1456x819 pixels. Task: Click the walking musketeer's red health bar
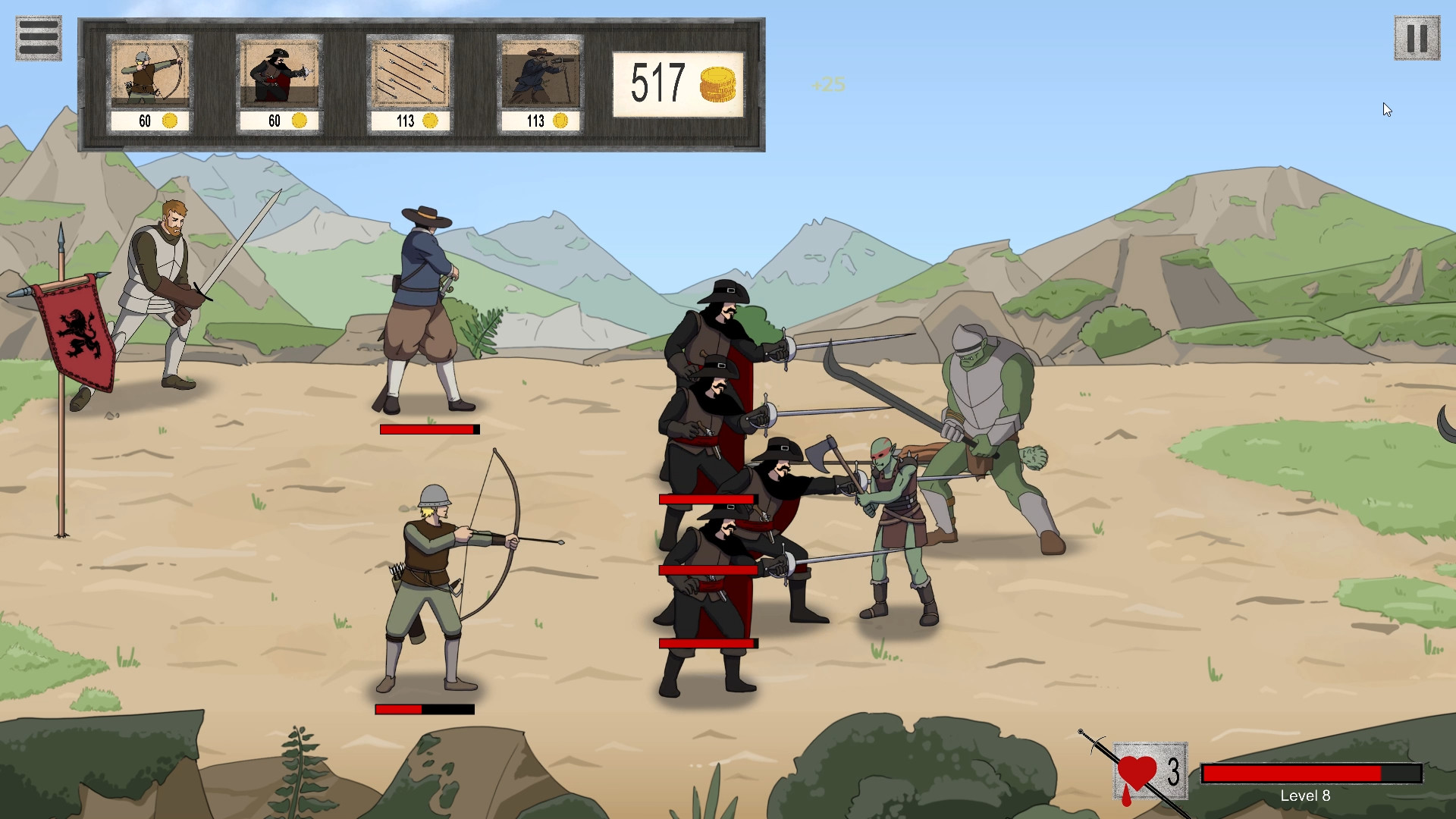tap(428, 428)
